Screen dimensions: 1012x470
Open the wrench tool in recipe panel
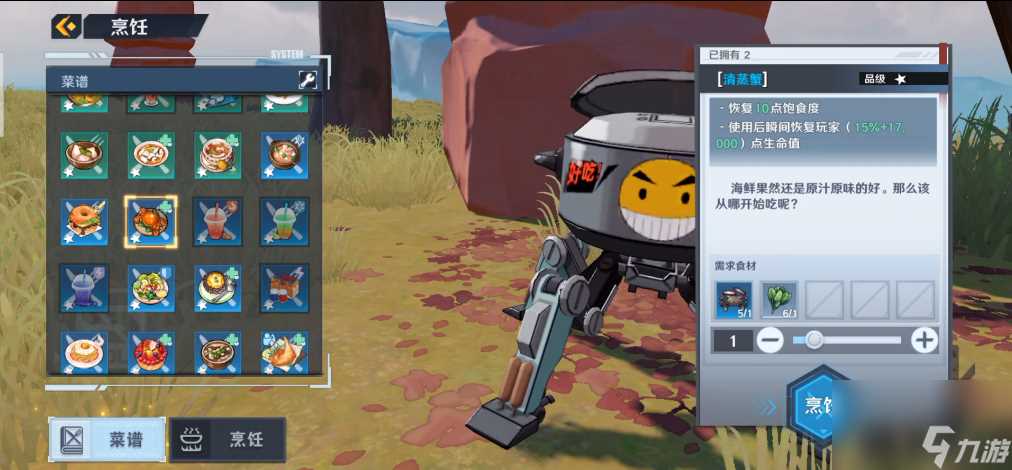pos(307,80)
